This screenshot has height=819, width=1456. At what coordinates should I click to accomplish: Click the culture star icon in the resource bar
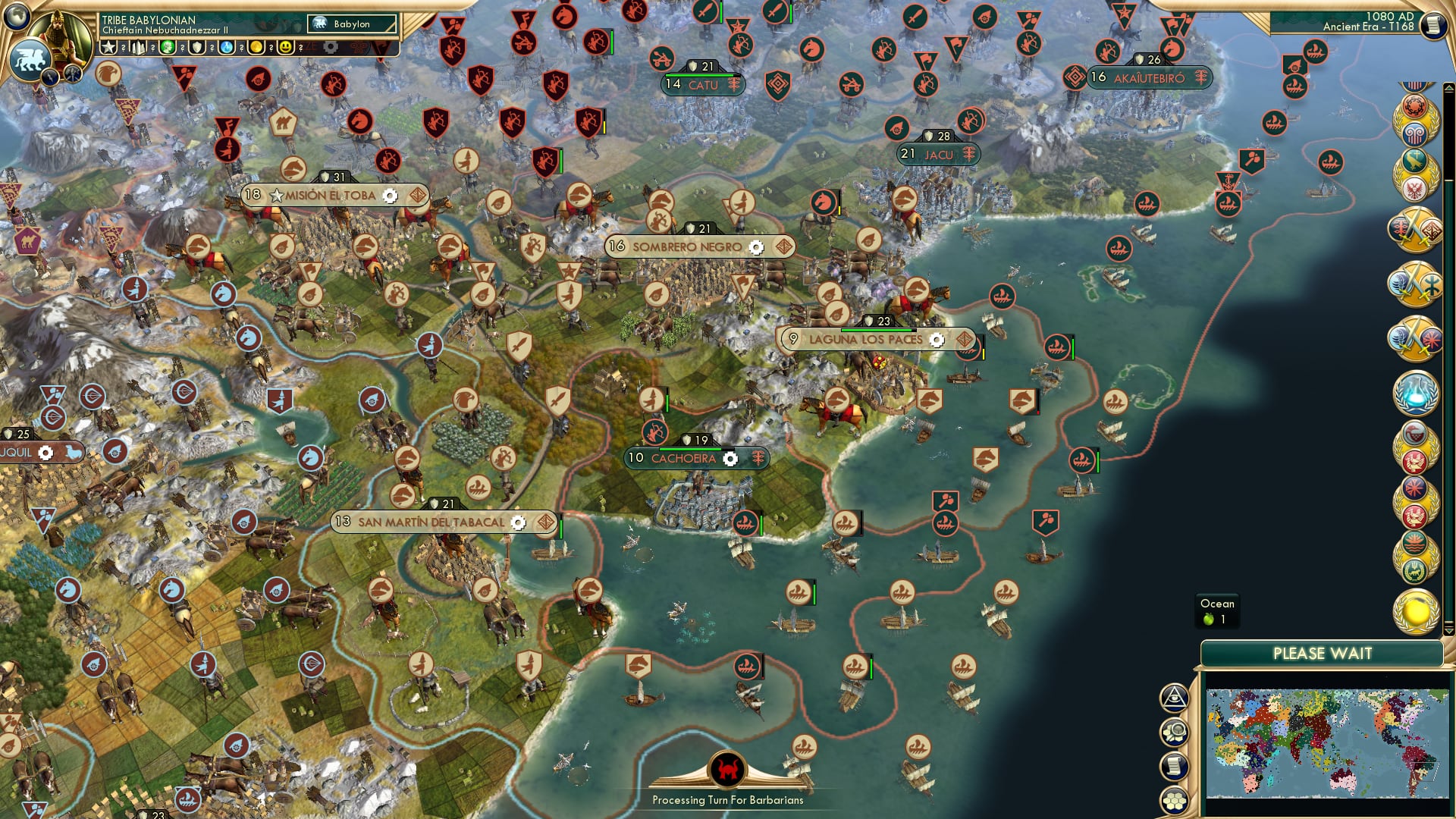109,47
